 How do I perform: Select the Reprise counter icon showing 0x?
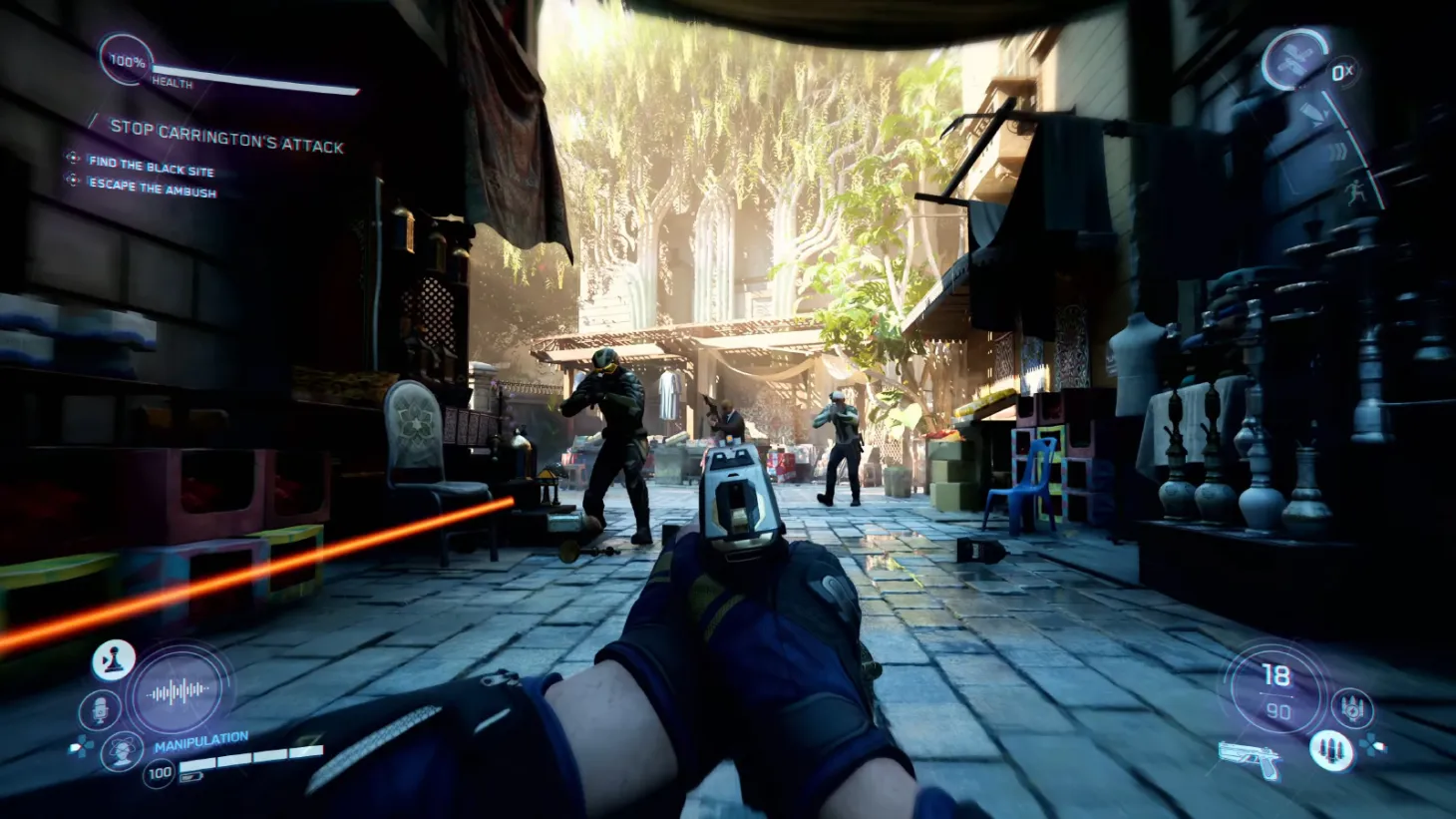1341,72
